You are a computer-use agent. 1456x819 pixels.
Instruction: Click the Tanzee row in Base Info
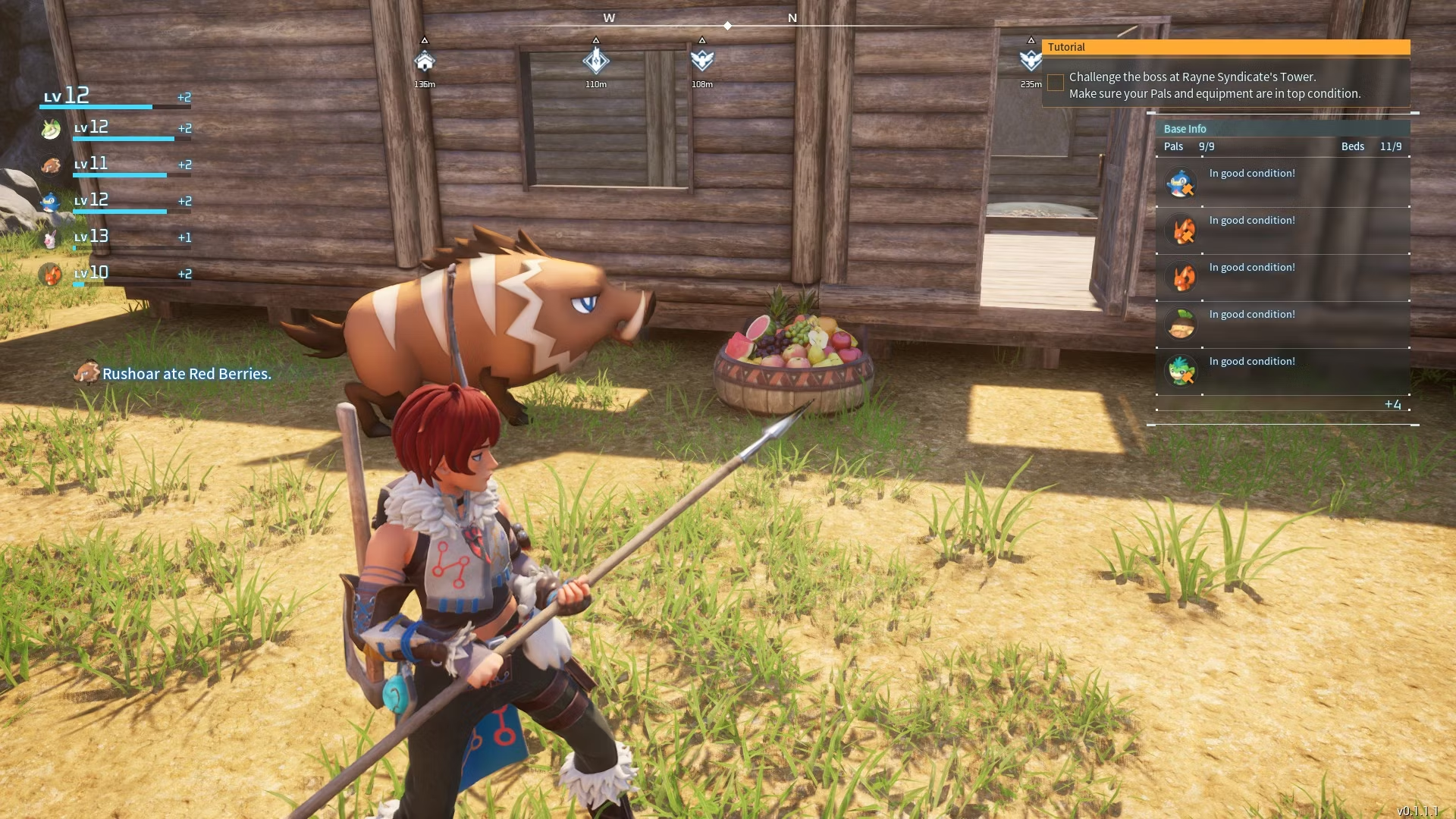(1282, 372)
